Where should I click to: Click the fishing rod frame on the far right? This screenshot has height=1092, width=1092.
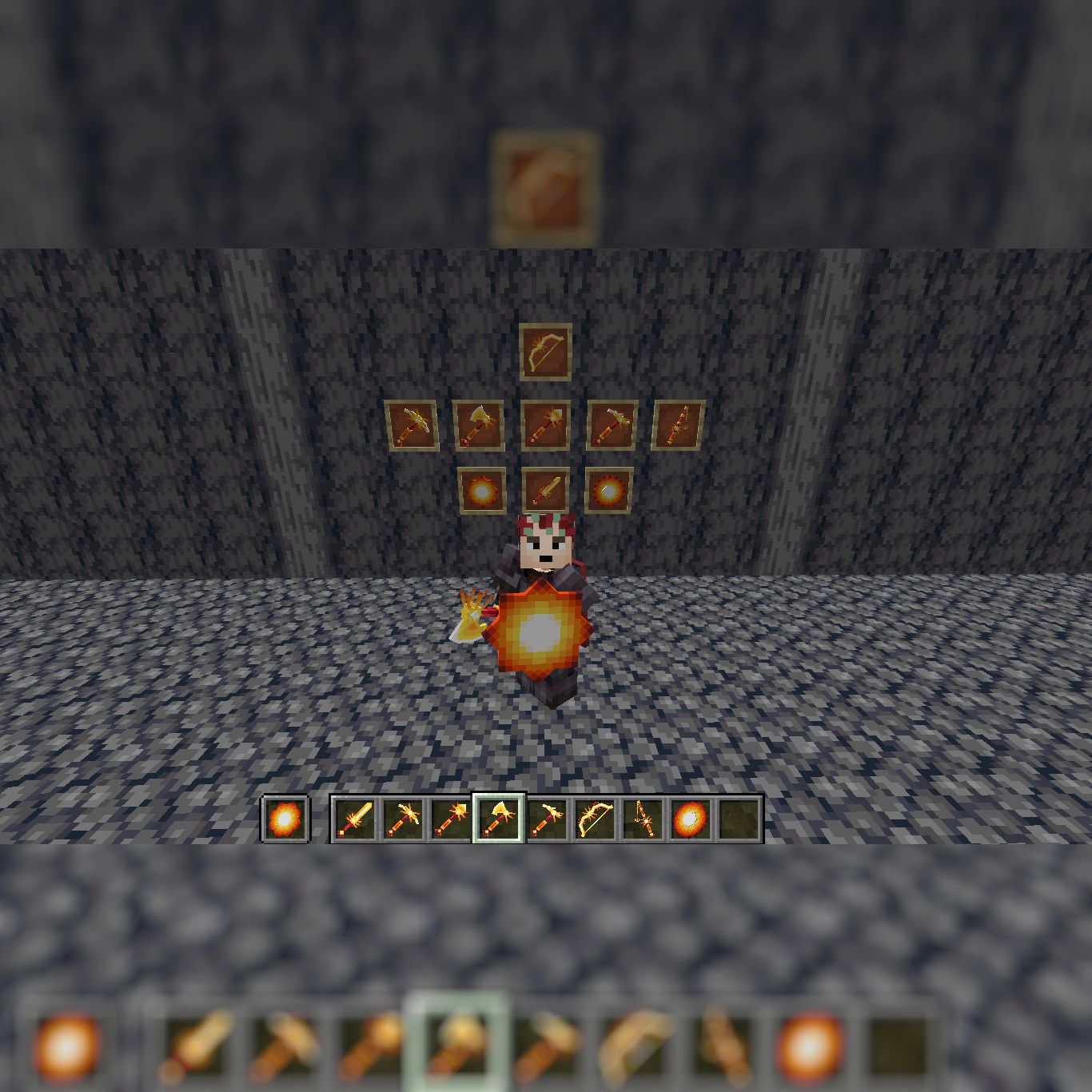tap(676, 424)
